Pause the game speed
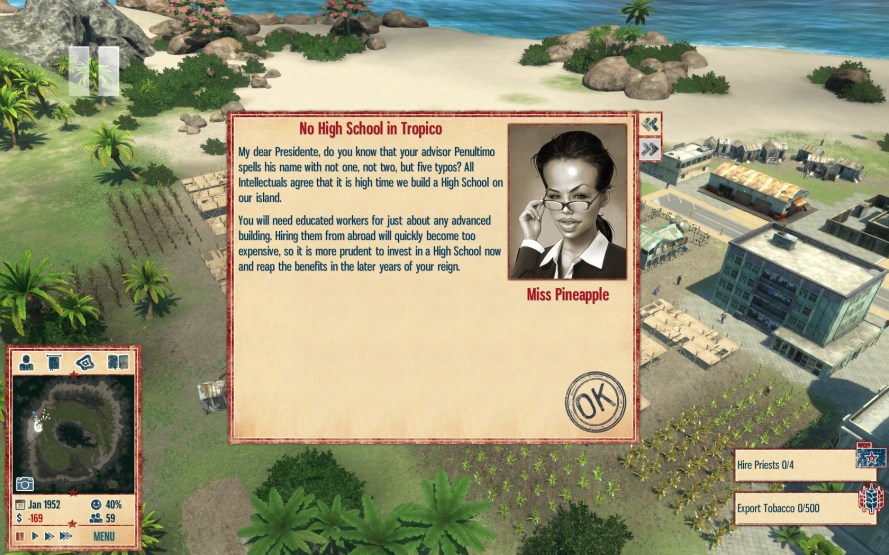This screenshot has height=555, width=889. (19, 536)
